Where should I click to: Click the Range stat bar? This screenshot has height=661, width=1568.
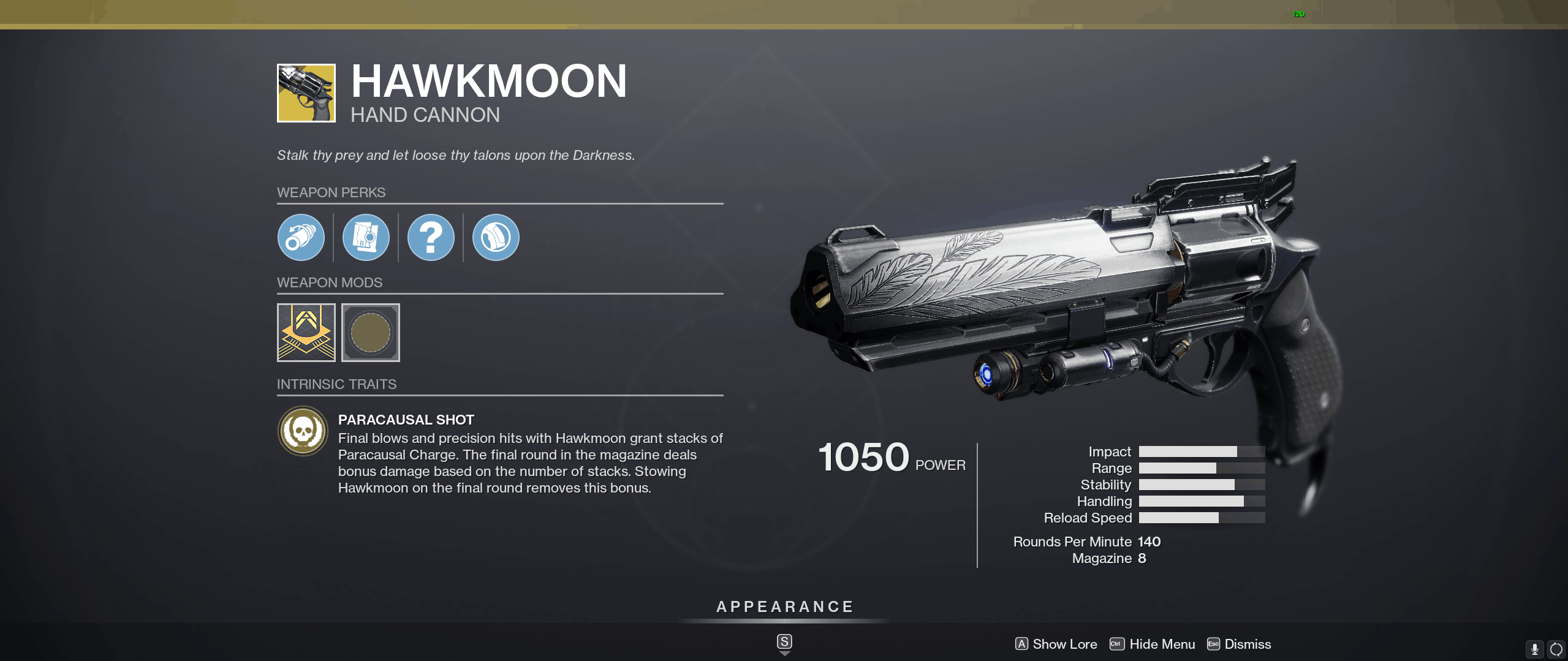pos(1200,468)
